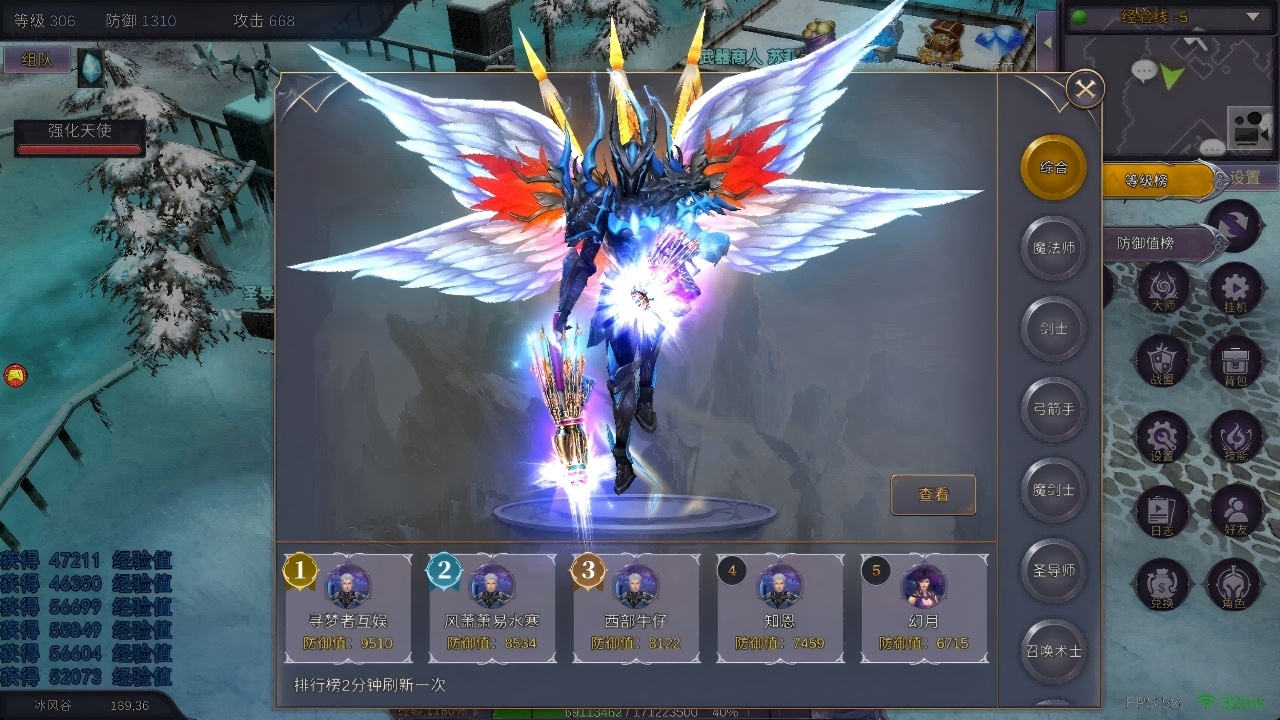Choose the 弓箭手 class ranking

[1053, 409]
